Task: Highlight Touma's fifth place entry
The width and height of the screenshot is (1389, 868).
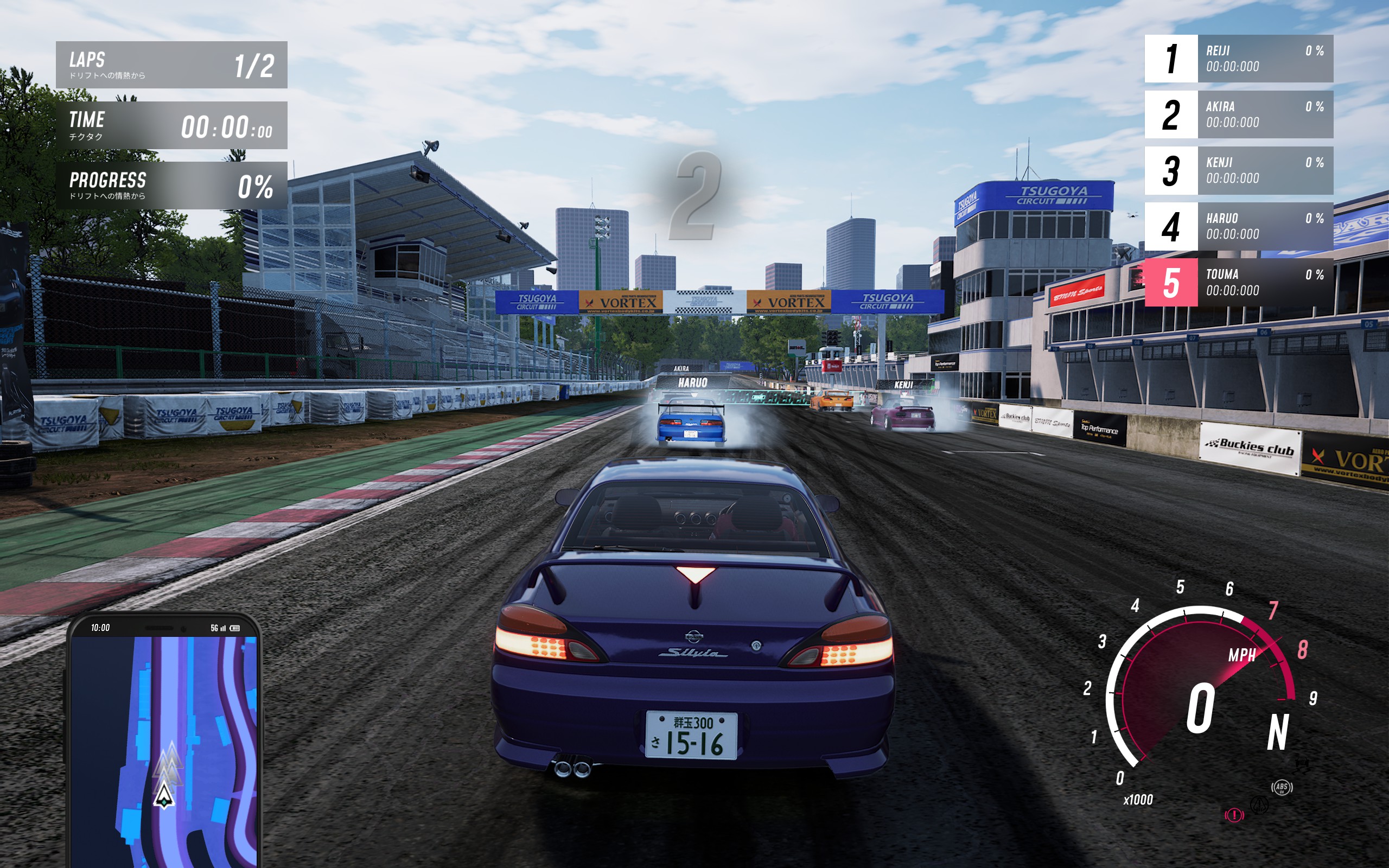Action: 1239,283
